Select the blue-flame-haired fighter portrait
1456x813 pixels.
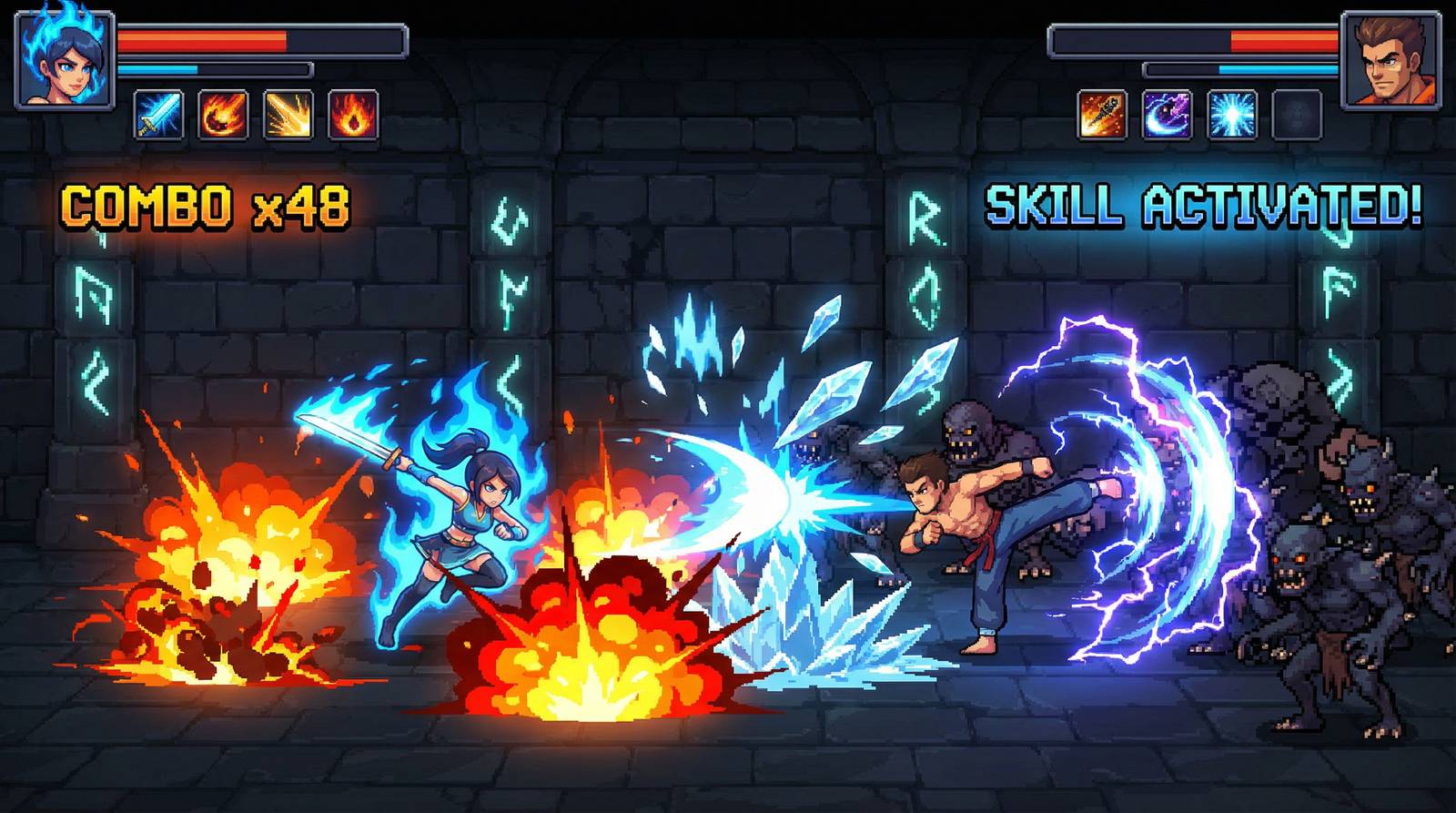pos(66,60)
